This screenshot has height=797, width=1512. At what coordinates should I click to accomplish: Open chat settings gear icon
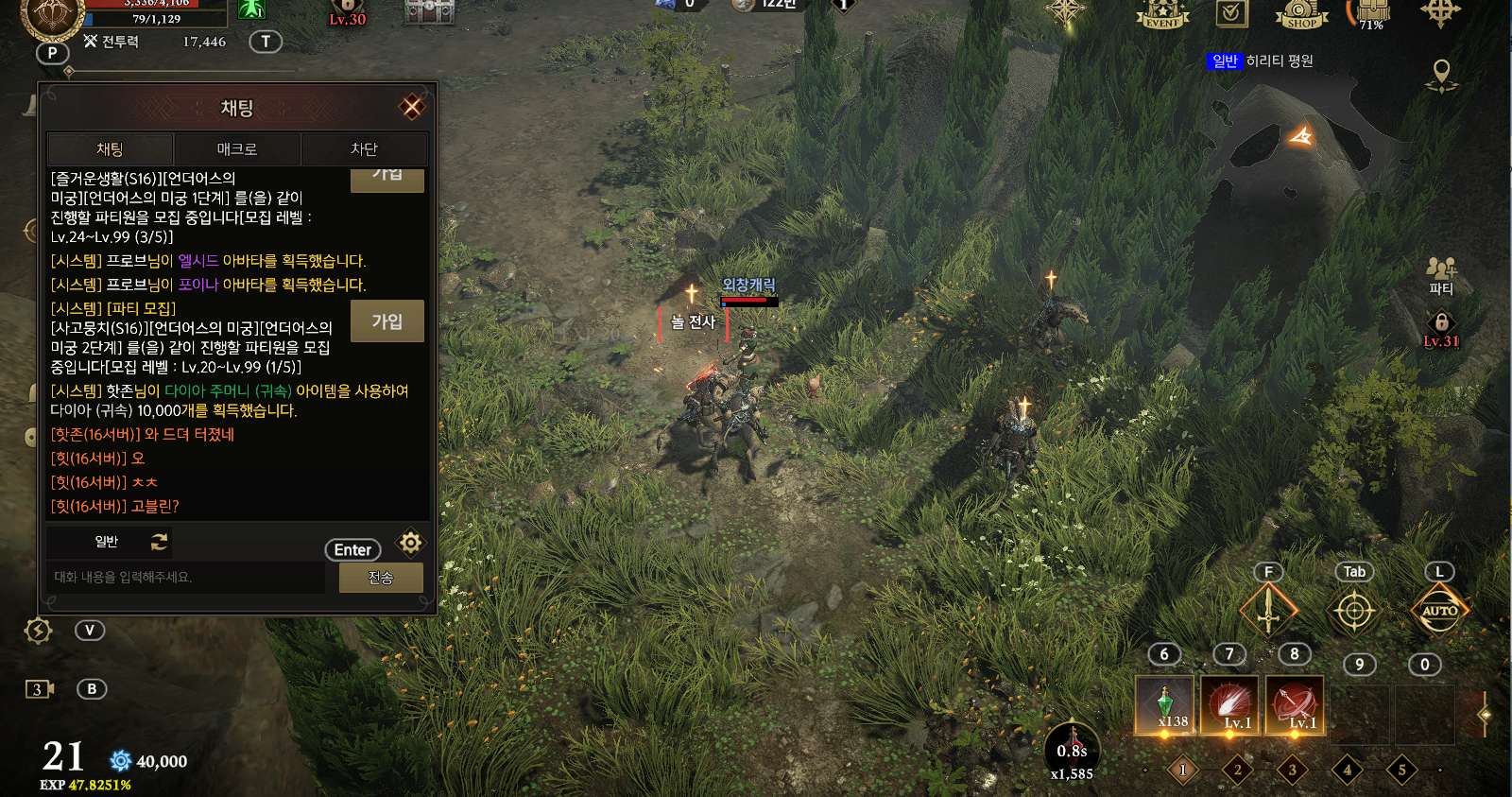tap(410, 543)
